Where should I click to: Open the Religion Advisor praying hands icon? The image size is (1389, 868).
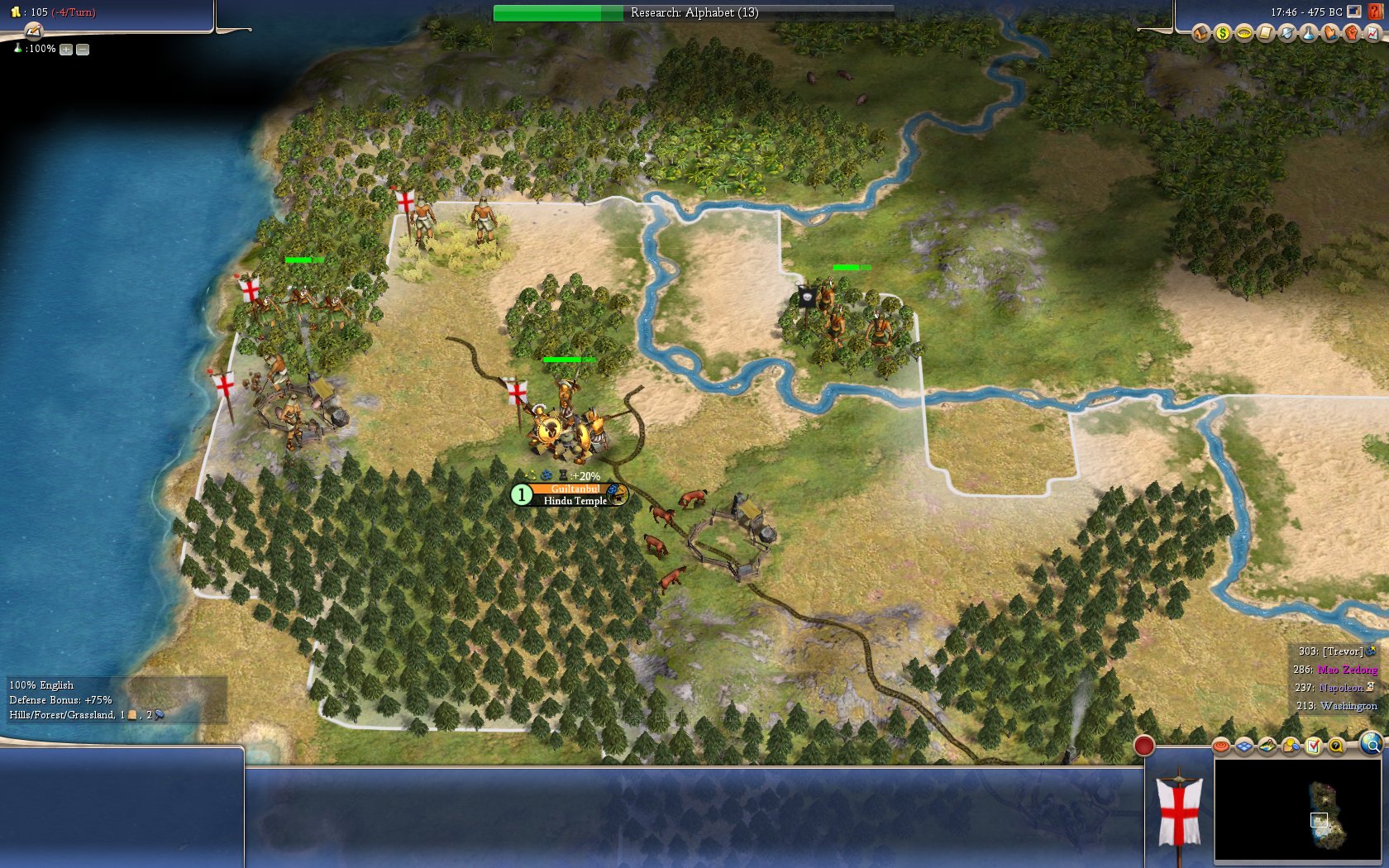tap(1329, 33)
